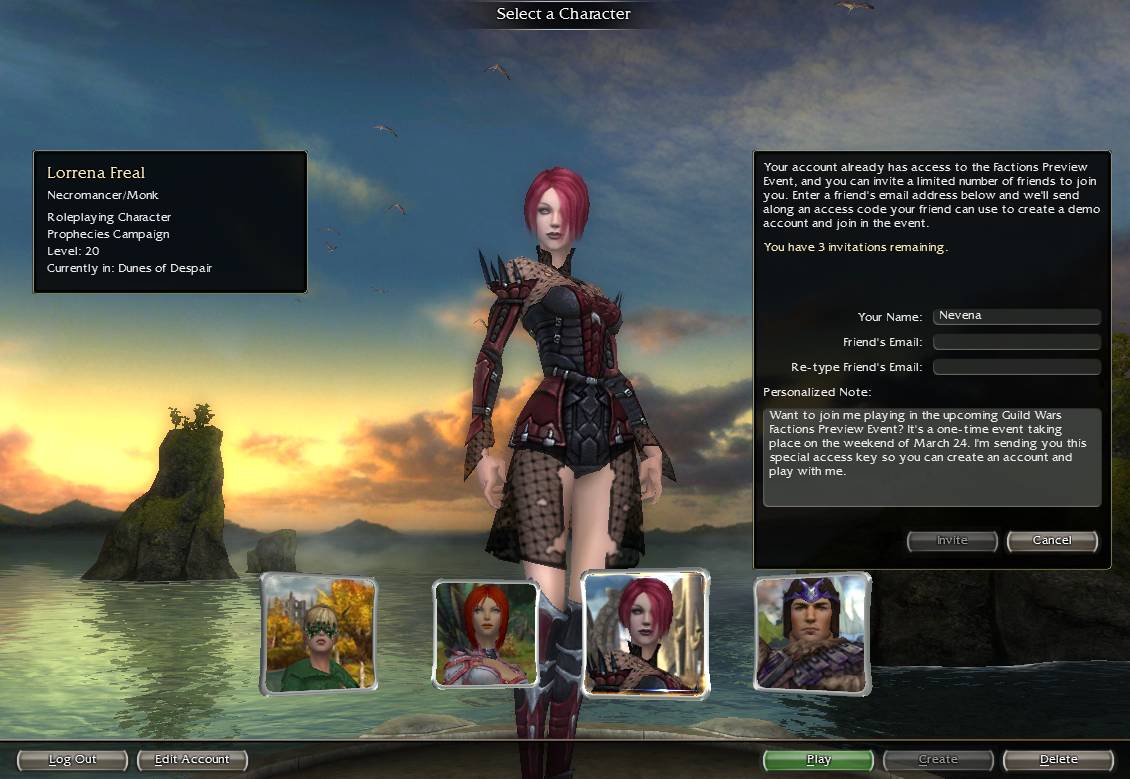
Task: Delete the selected character
Action: click(x=1058, y=760)
